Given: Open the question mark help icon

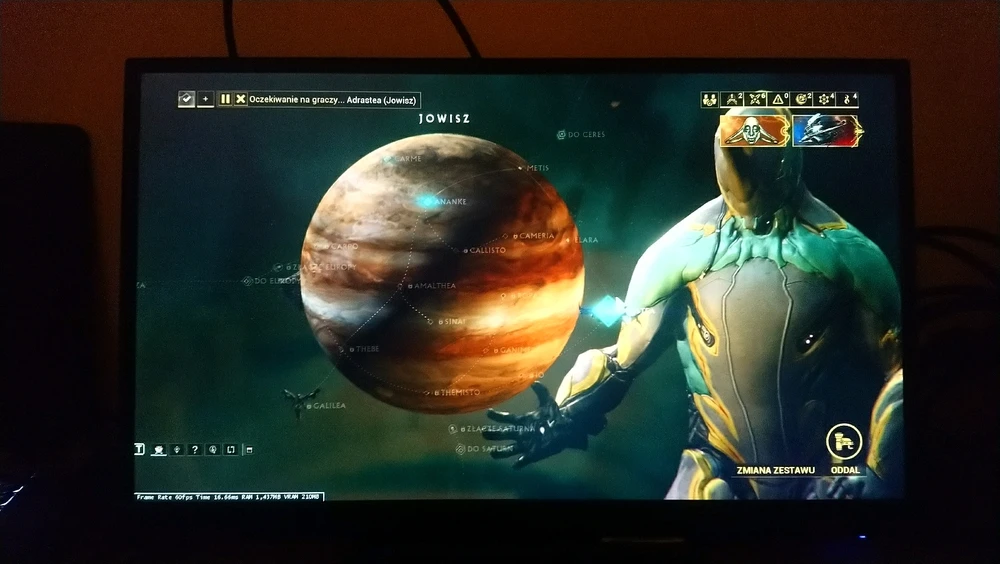Looking at the screenshot, I should 194,450.
